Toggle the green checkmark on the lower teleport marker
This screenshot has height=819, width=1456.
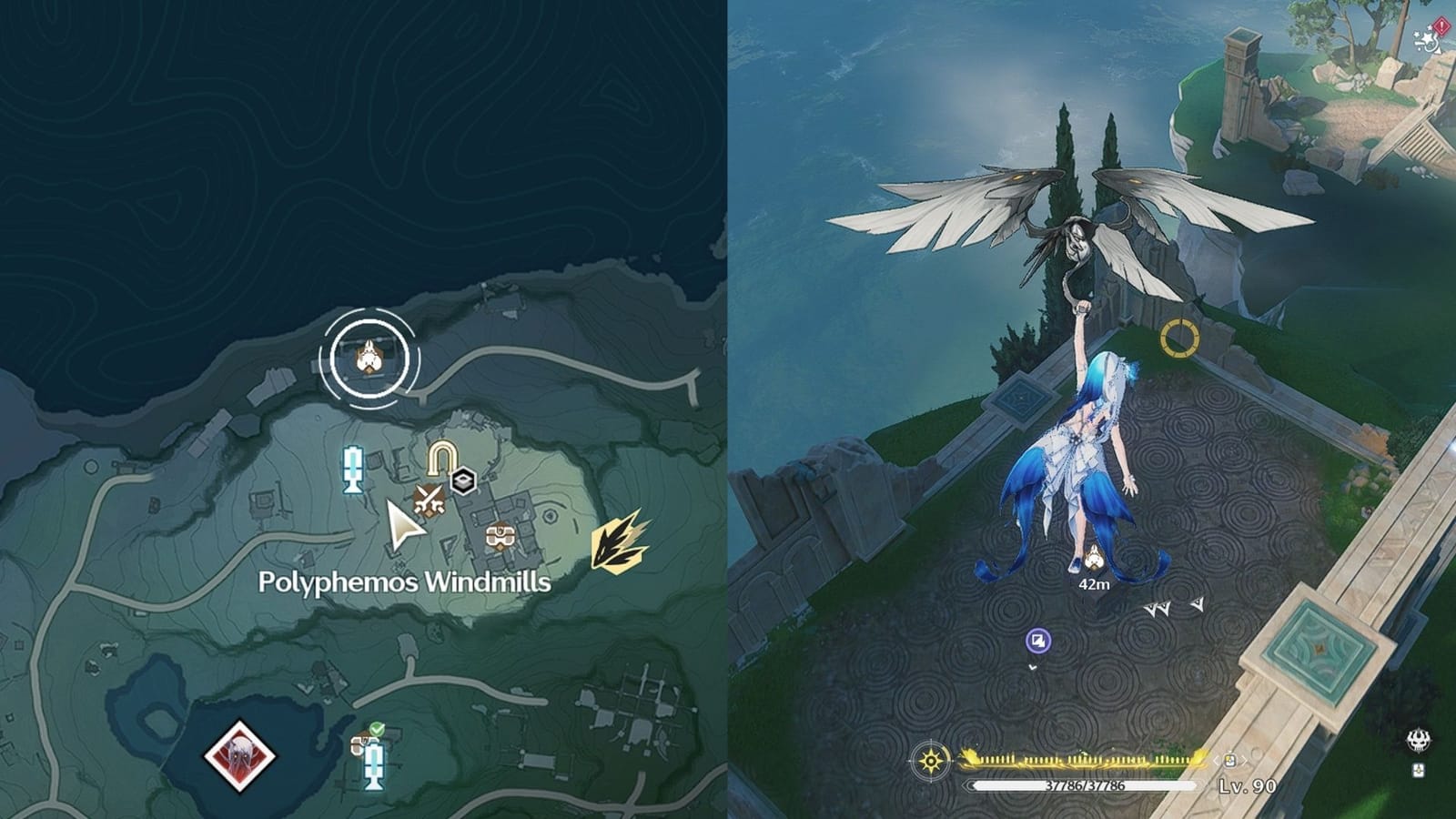point(377,729)
